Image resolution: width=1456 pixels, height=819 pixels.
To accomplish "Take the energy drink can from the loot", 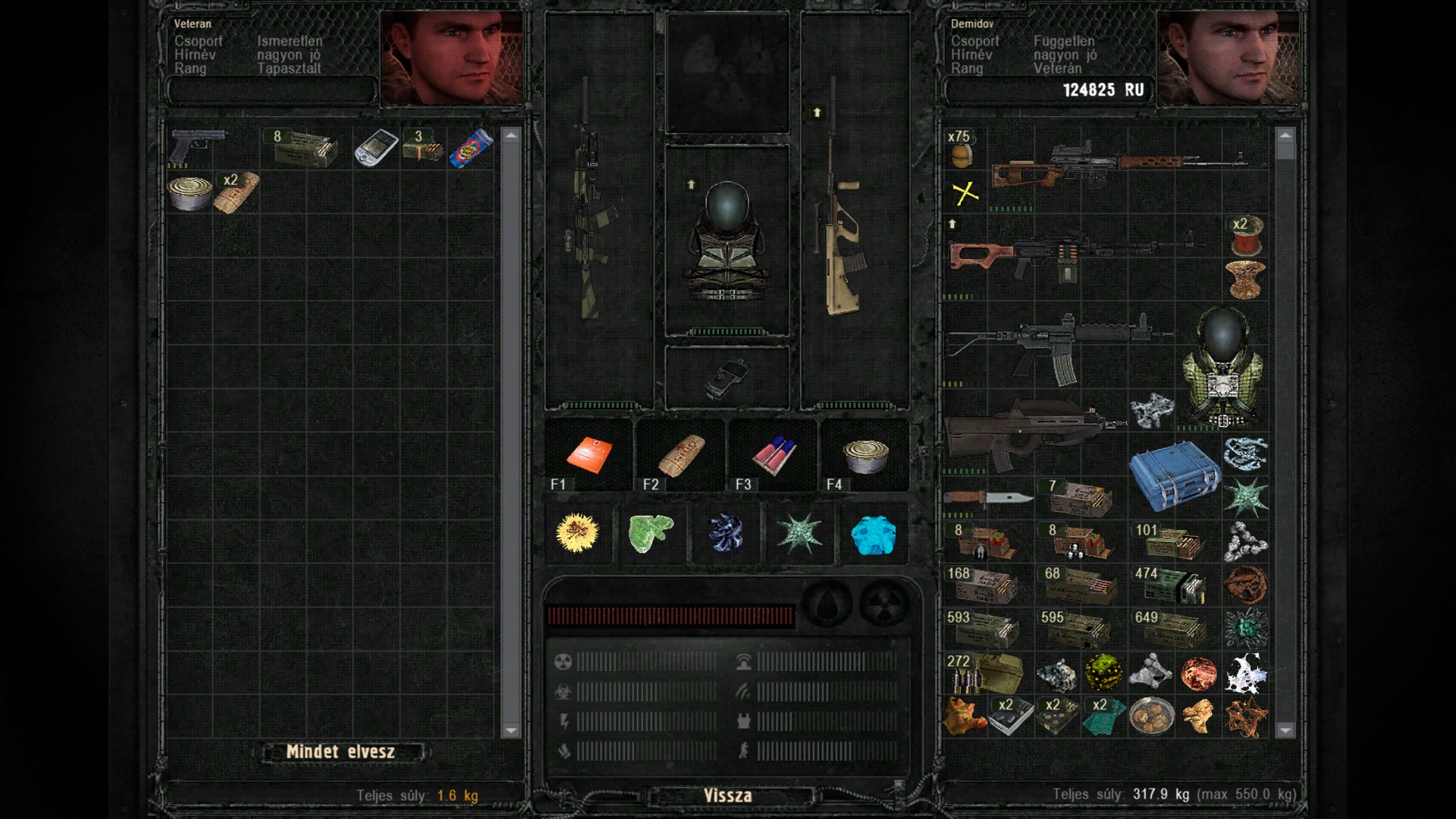I will 471,148.
